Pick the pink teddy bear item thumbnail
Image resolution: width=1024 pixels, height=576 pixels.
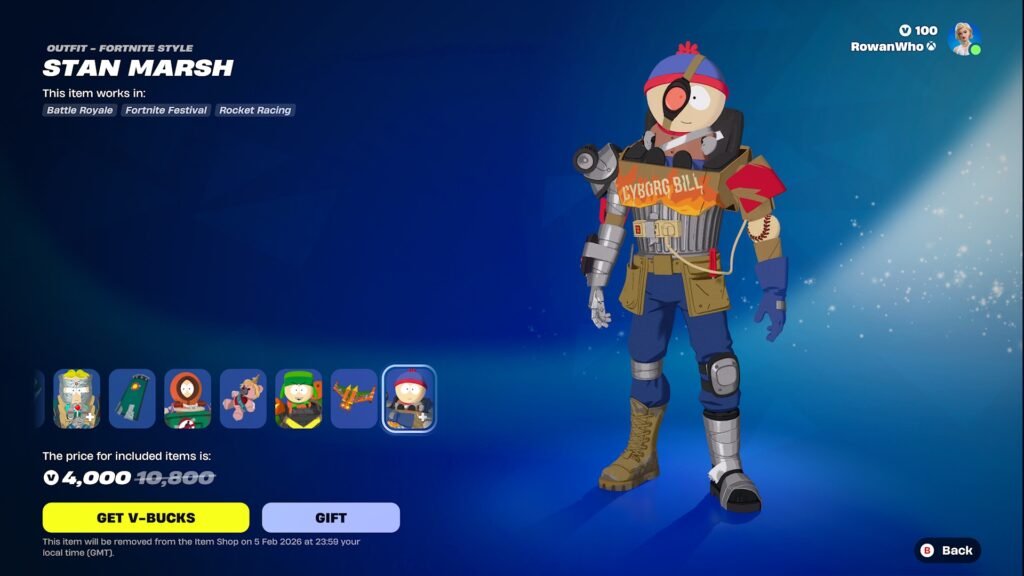point(243,399)
